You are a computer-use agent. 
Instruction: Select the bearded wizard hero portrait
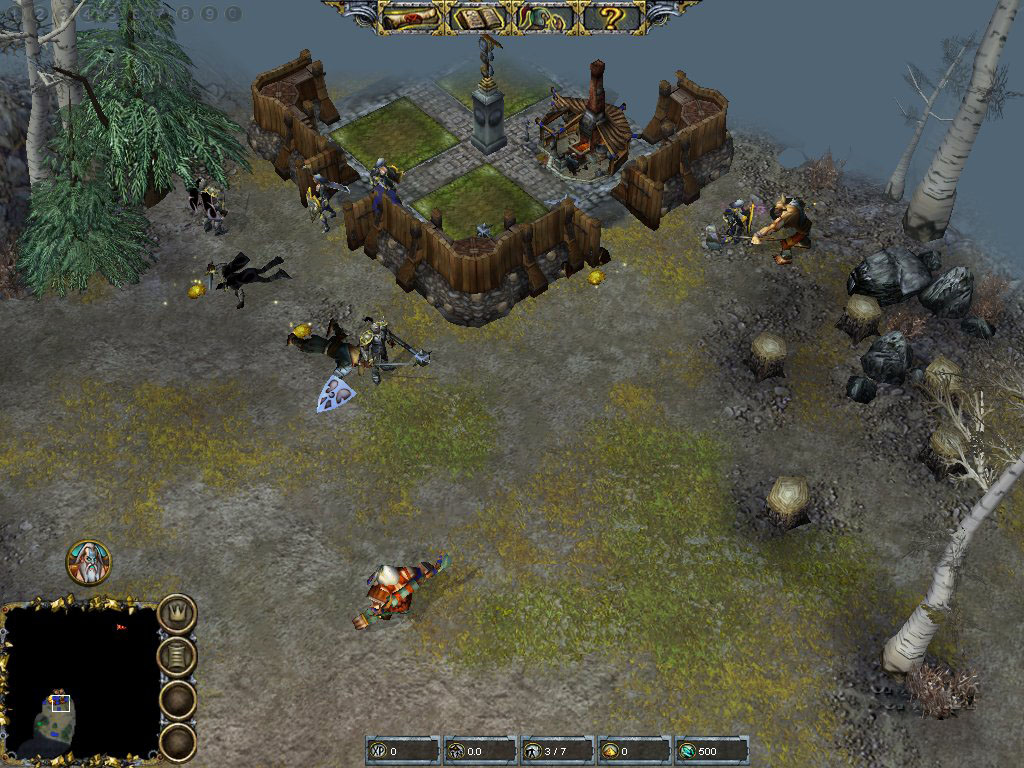[x=89, y=562]
